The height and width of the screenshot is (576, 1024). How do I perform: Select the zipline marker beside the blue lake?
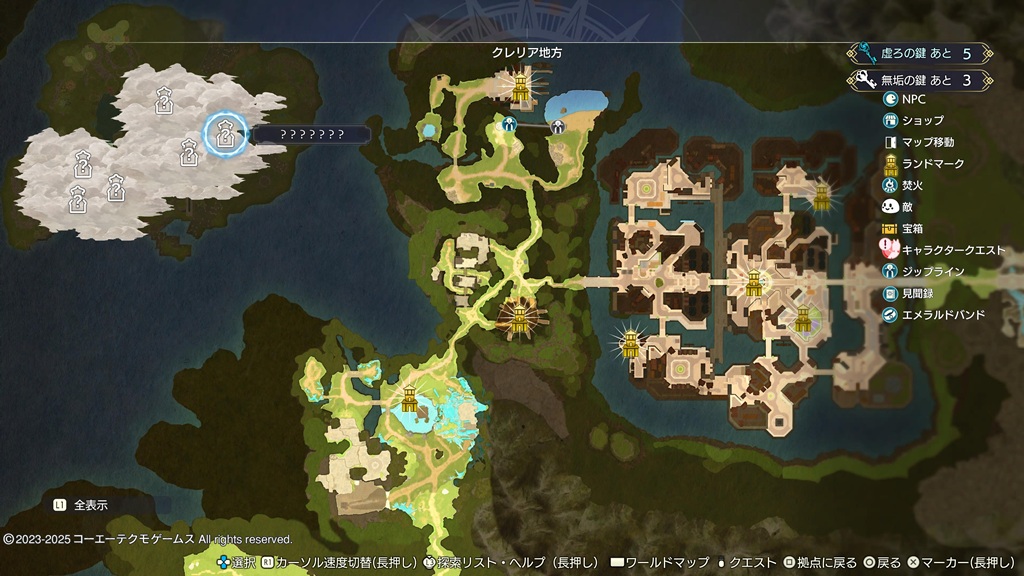[x=557, y=126]
